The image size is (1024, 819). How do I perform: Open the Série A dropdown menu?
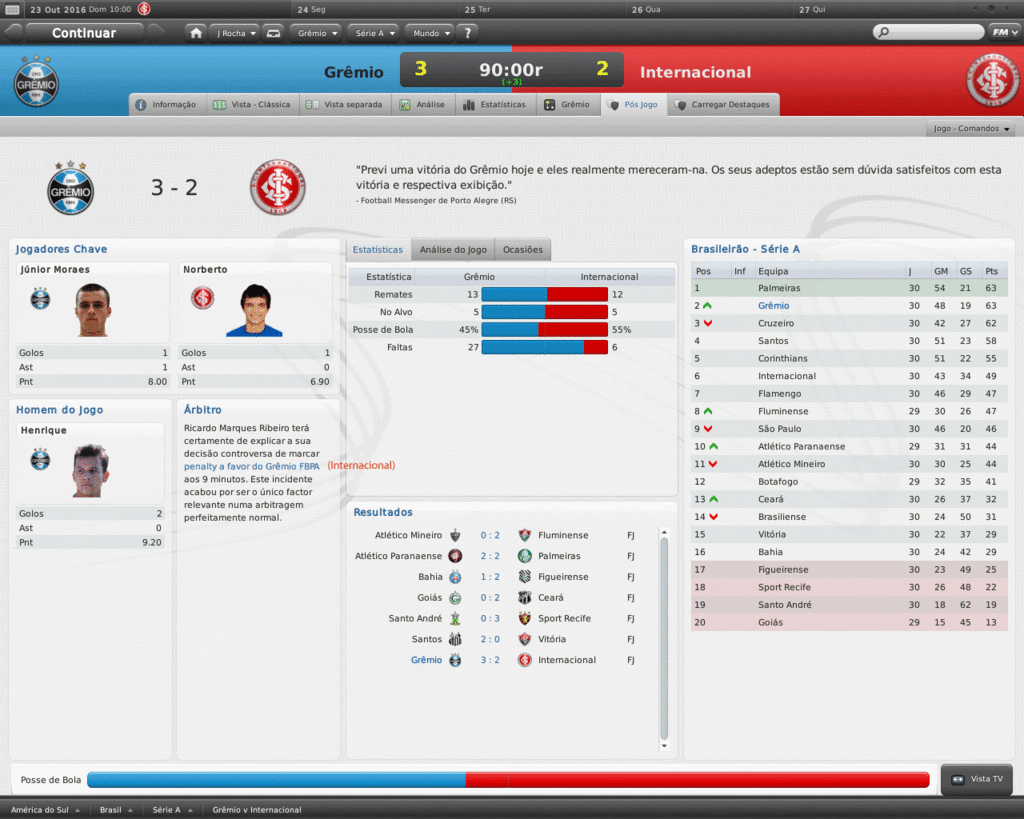(375, 33)
